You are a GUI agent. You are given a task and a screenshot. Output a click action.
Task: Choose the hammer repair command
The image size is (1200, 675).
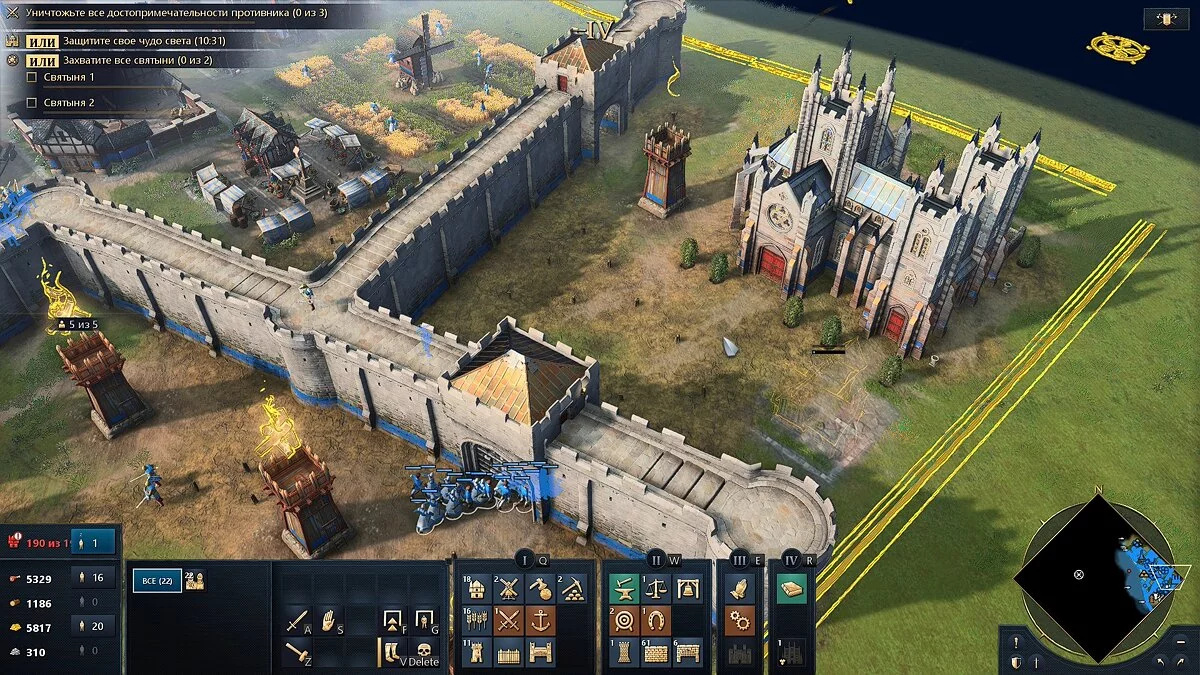point(297,653)
